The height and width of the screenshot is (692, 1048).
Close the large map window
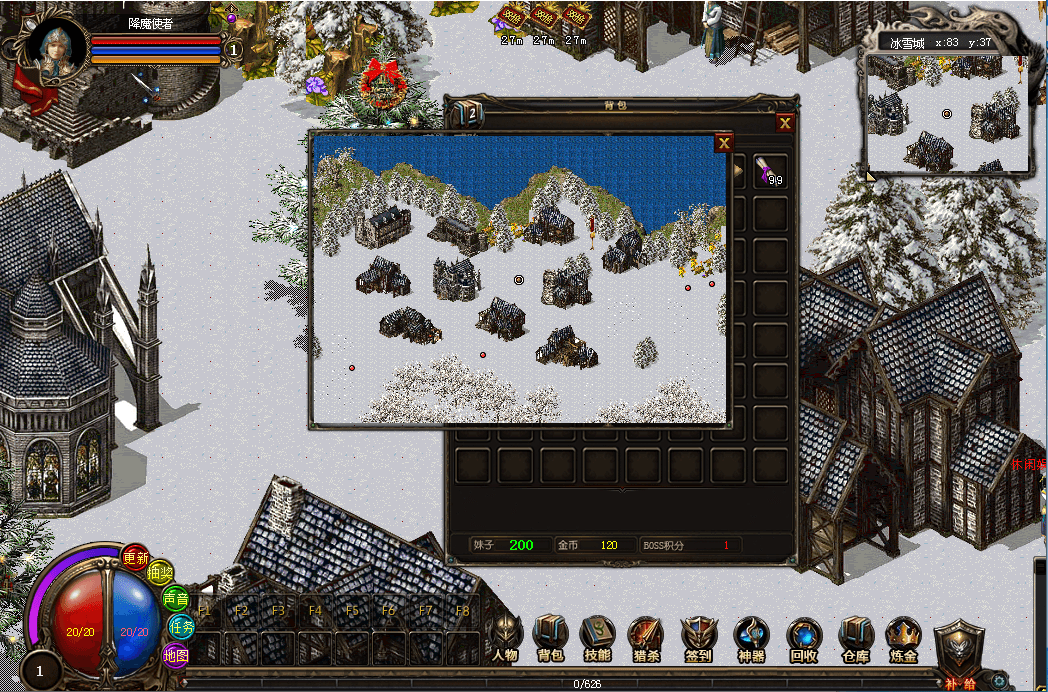[723, 144]
